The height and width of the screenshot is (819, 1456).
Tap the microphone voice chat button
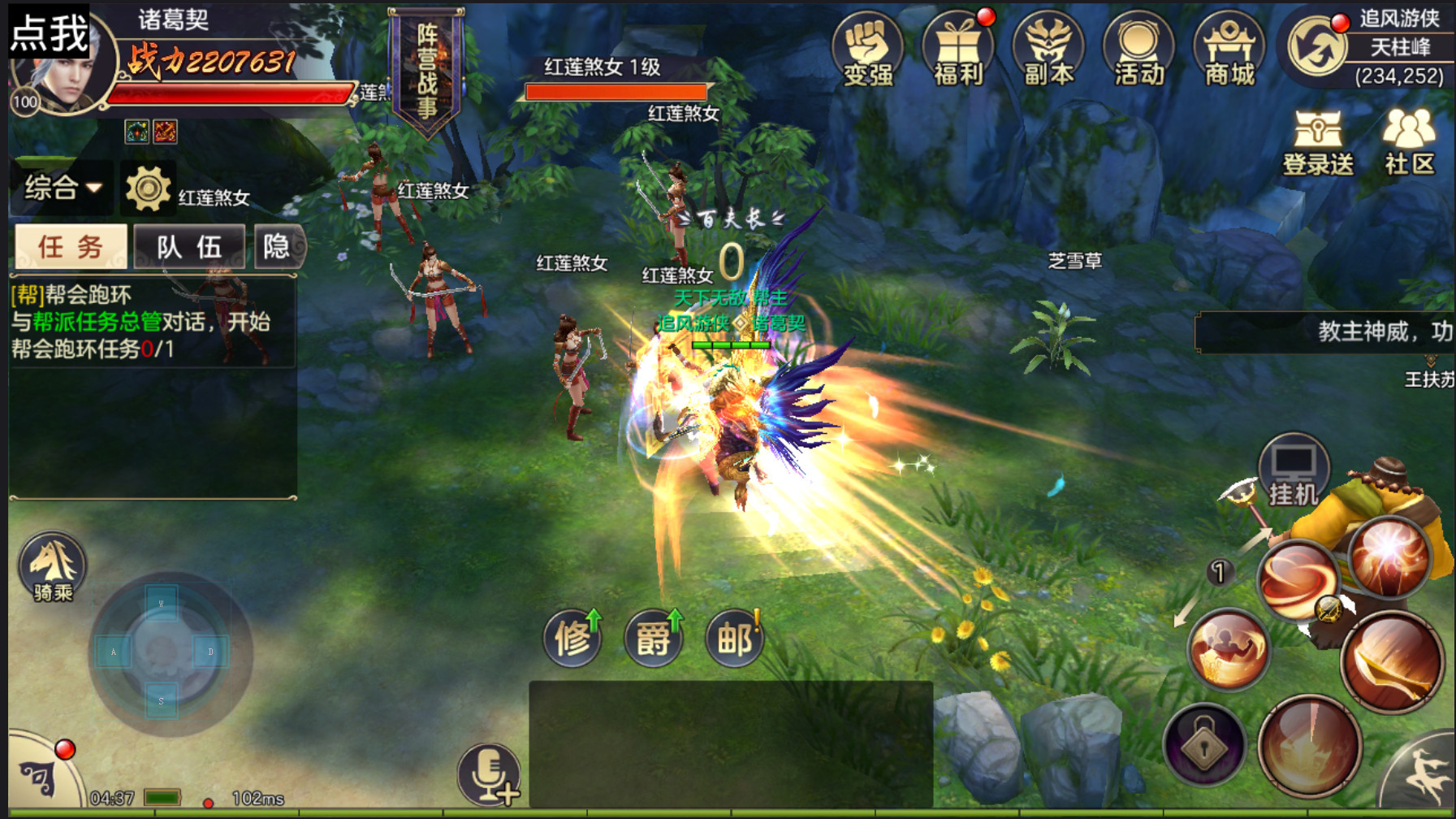point(489,775)
